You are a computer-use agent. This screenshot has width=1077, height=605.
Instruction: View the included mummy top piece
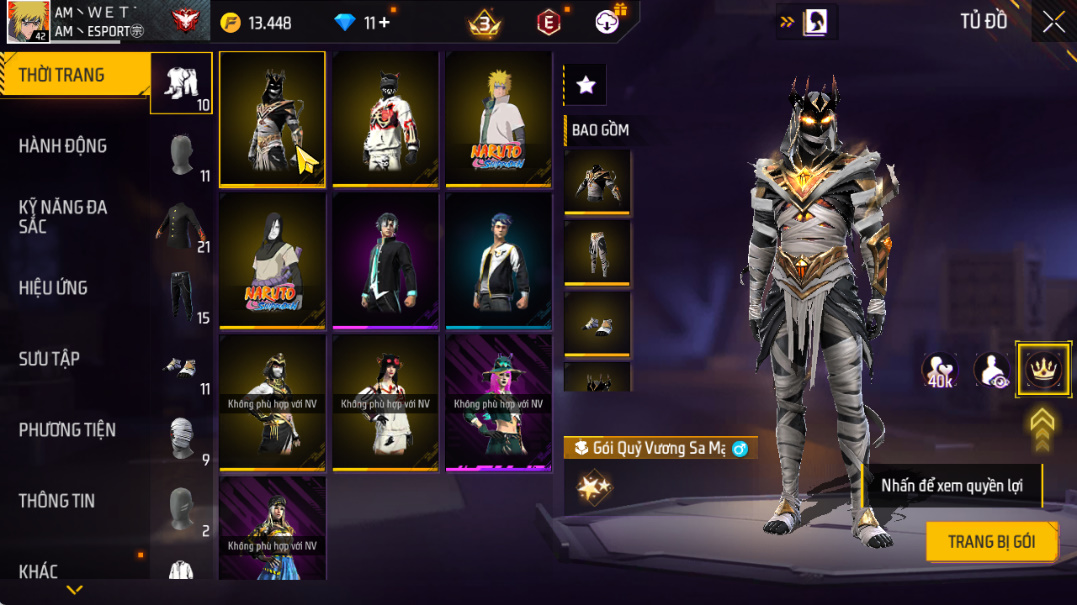597,181
